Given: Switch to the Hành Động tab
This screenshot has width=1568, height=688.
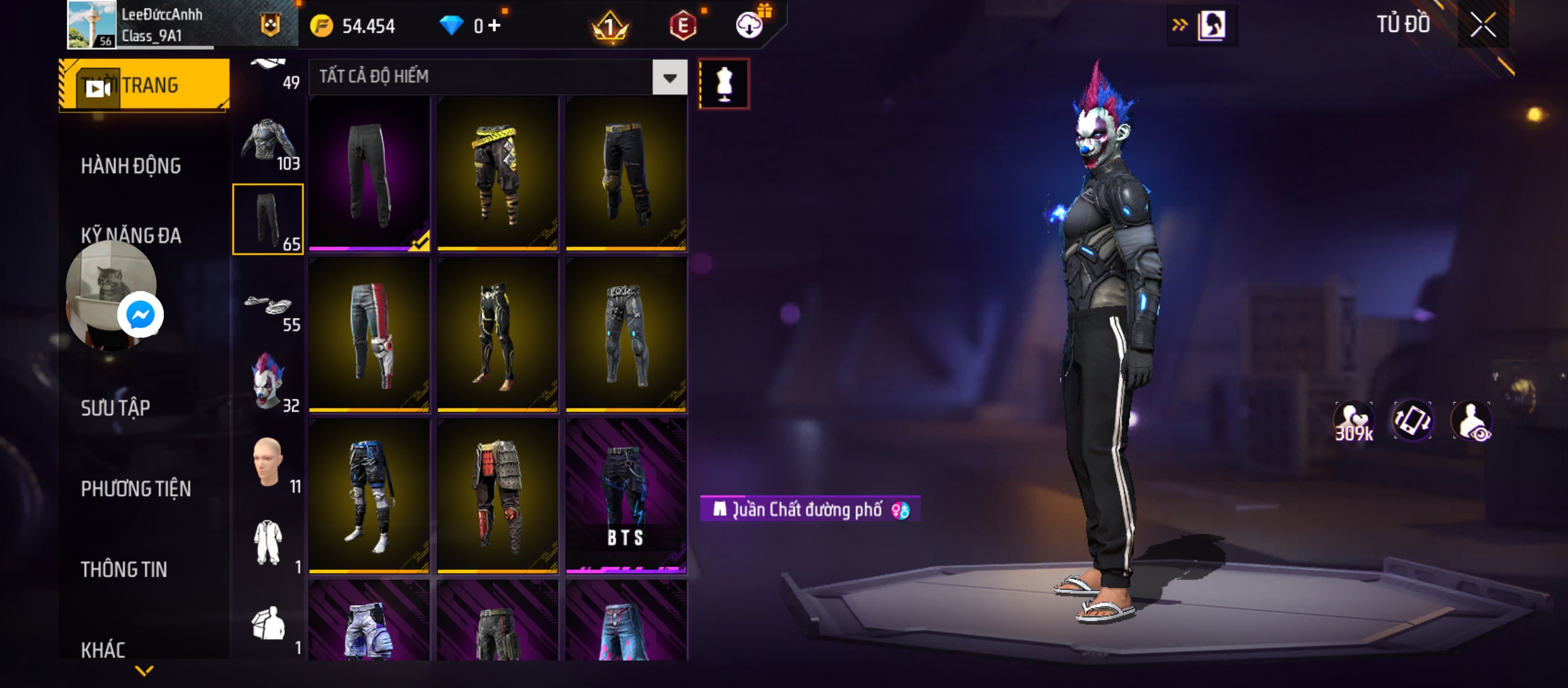Looking at the screenshot, I should click(x=131, y=166).
